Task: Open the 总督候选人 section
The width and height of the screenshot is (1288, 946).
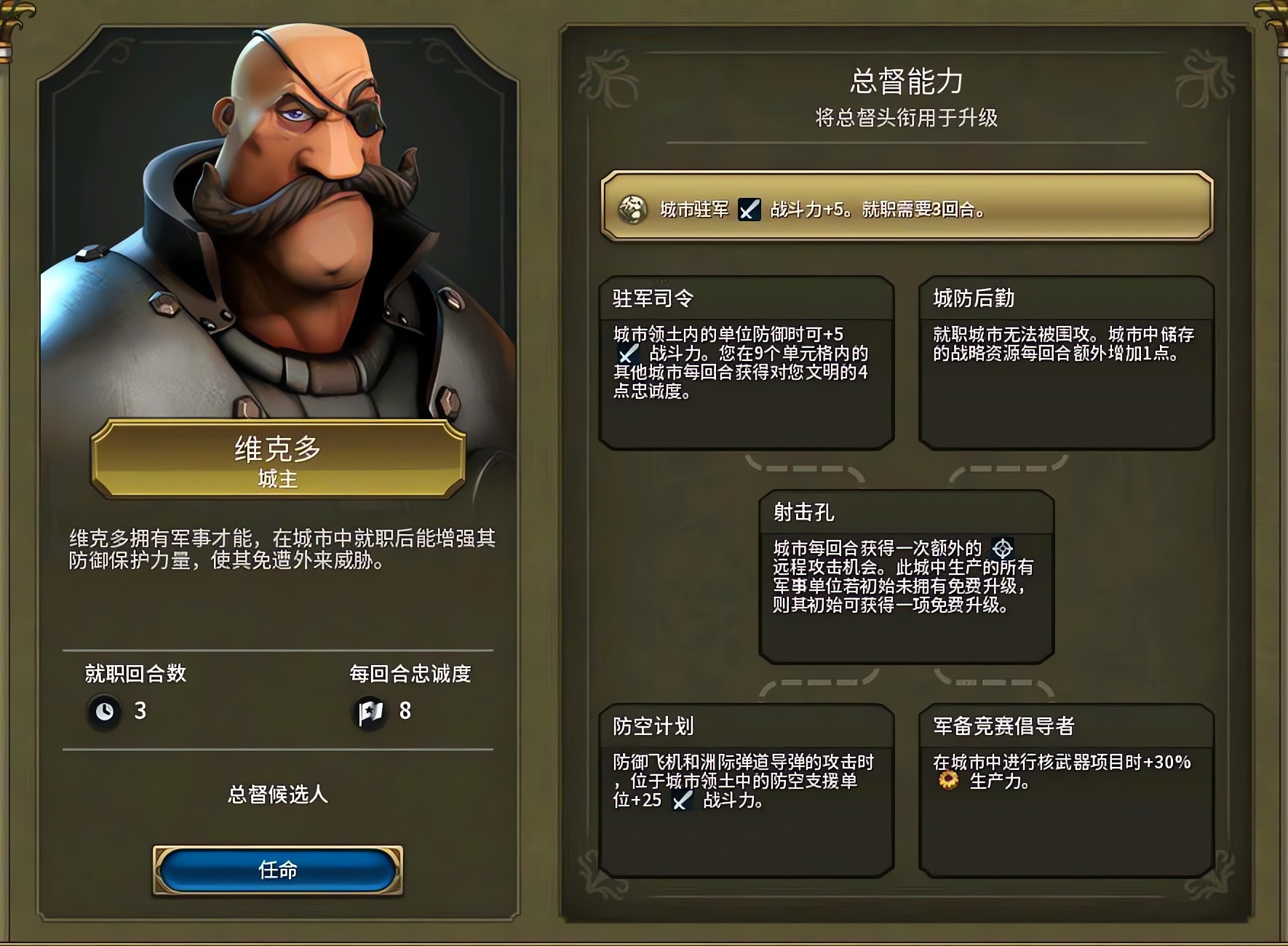Action: (277, 796)
